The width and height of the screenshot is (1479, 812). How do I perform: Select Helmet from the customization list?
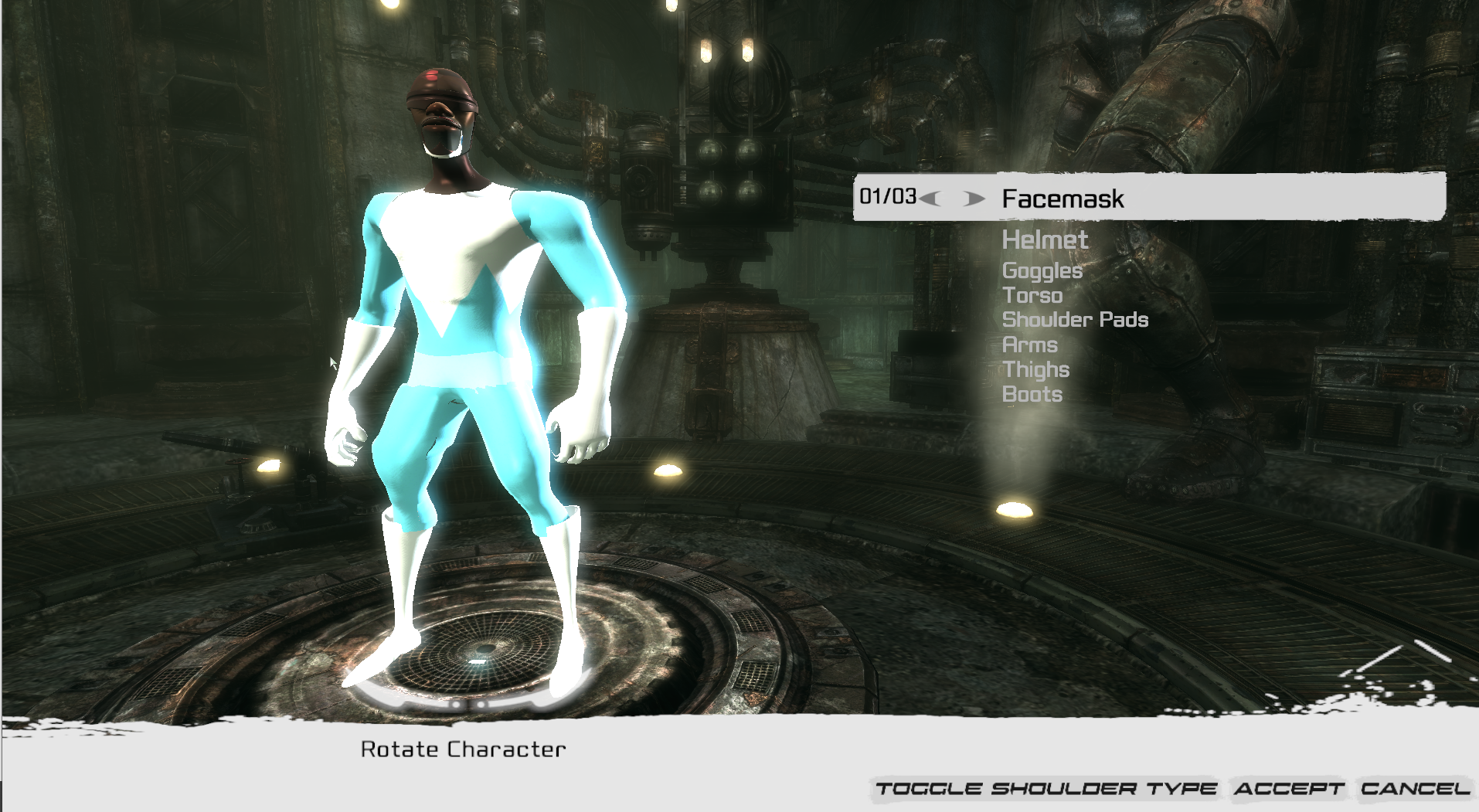tap(1045, 241)
